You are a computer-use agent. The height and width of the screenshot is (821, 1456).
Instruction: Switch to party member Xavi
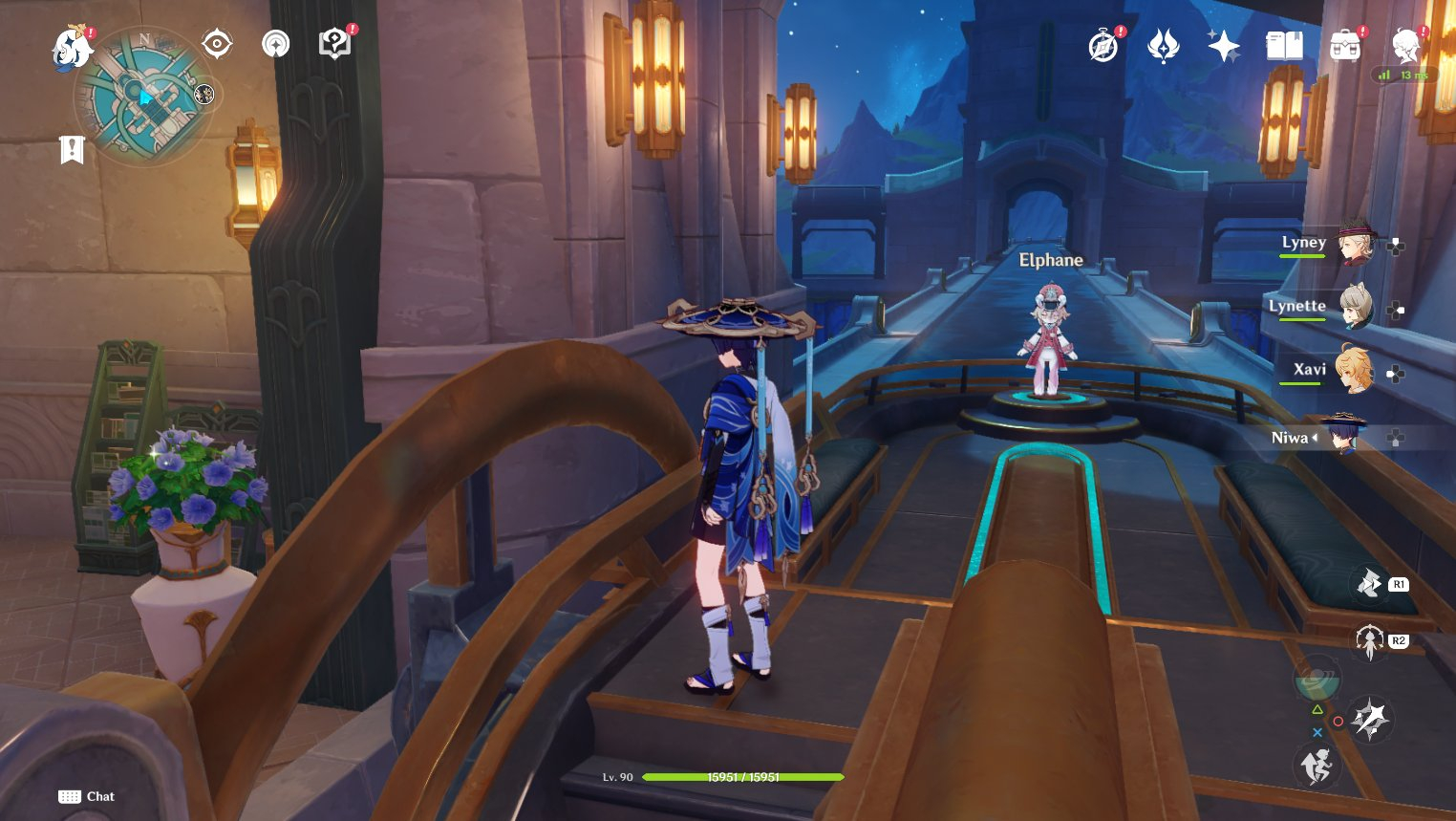(1354, 371)
